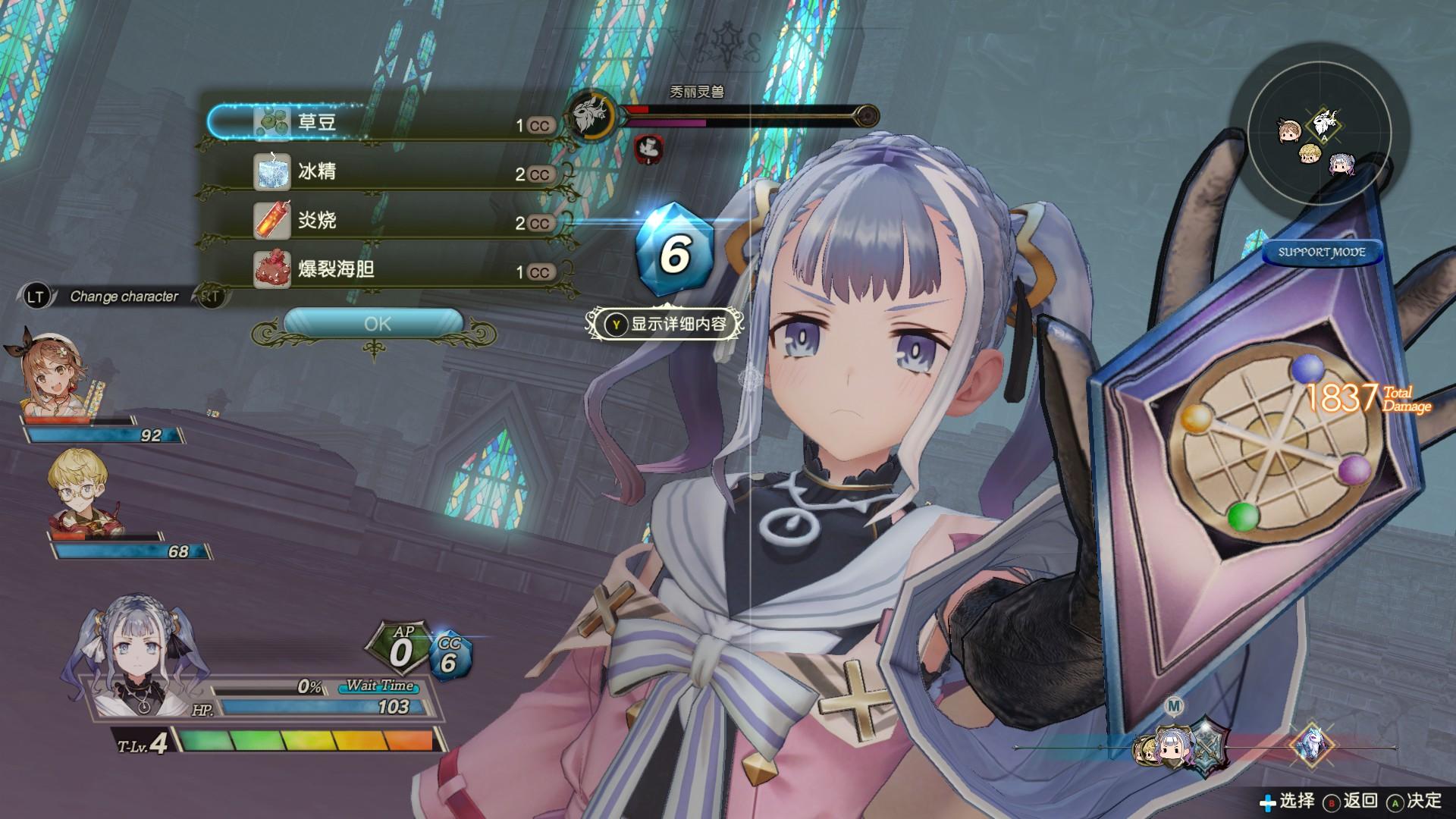
Task: Choose the 冰精 ice item
Action: pyautogui.click(x=387, y=172)
